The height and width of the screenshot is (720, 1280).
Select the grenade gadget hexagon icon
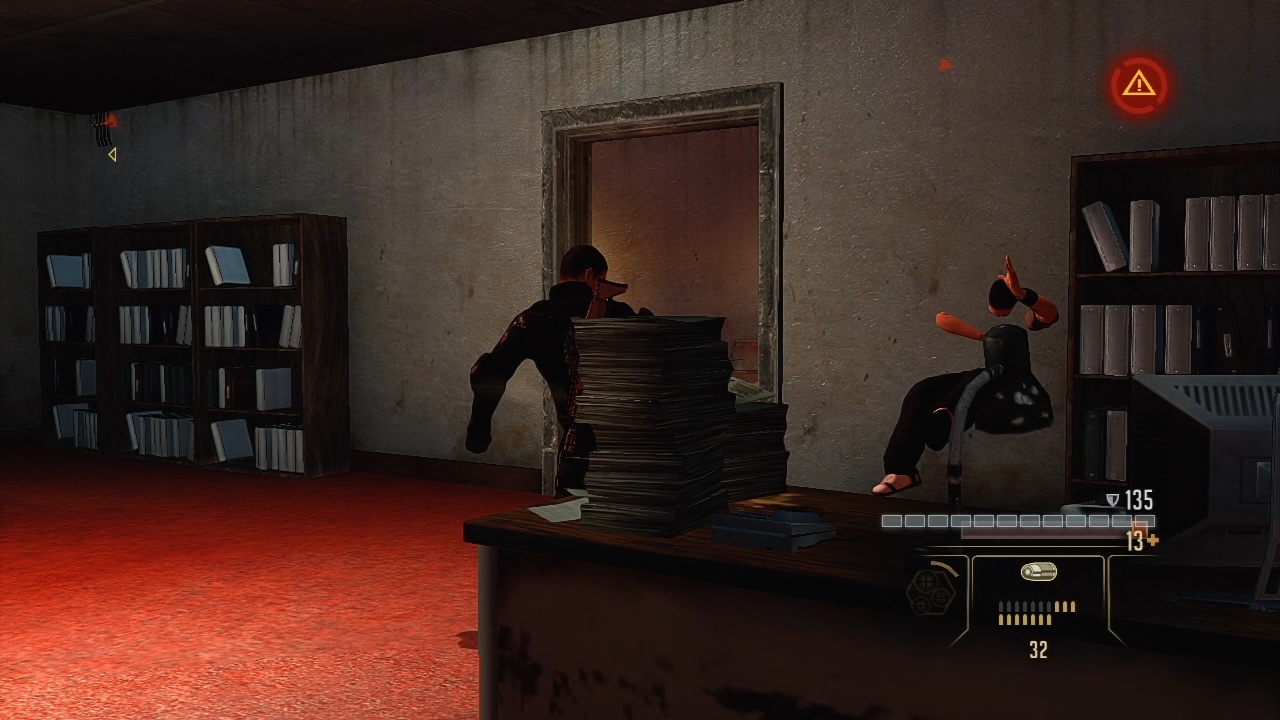[930, 594]
